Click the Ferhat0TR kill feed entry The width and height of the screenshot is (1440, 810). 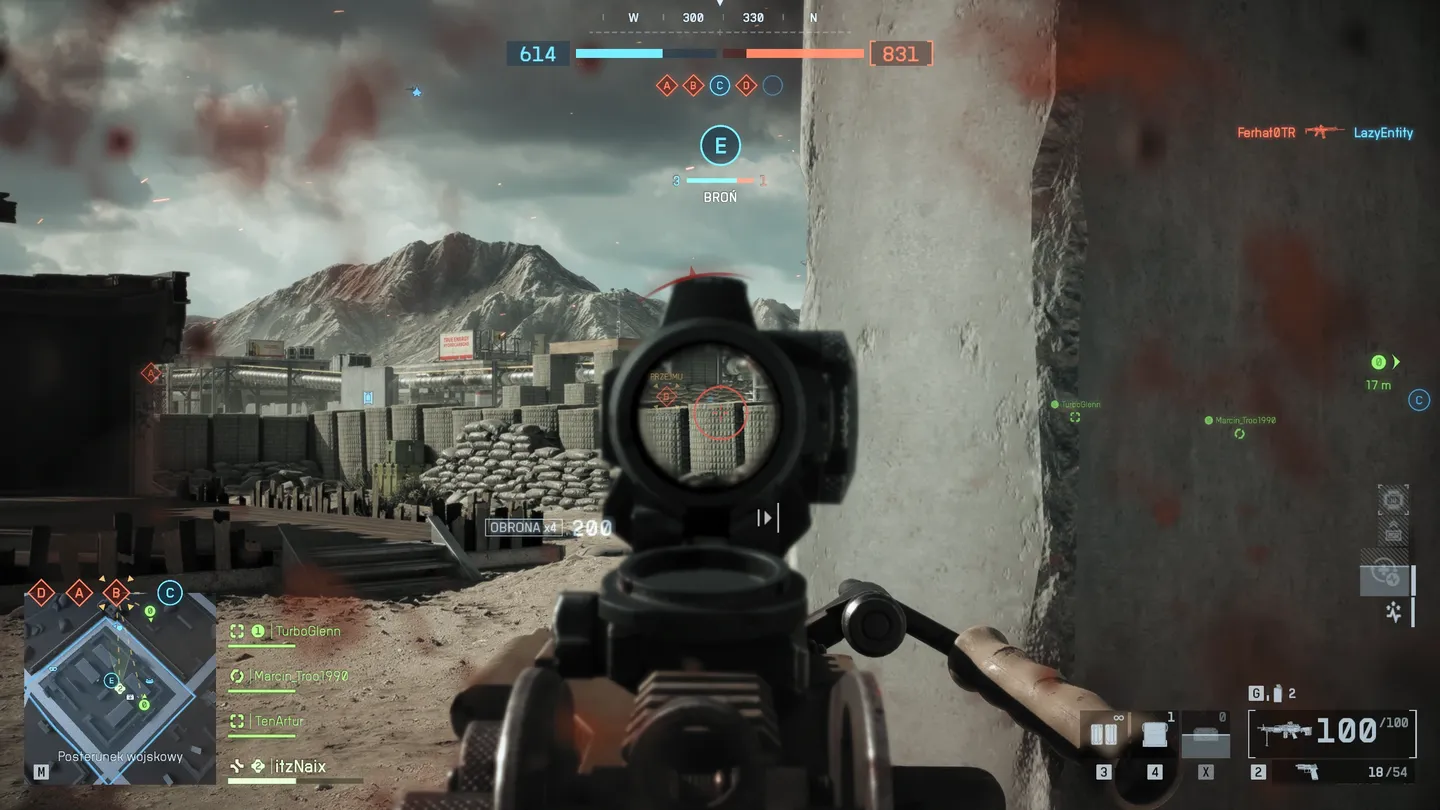pos(1265,132)
